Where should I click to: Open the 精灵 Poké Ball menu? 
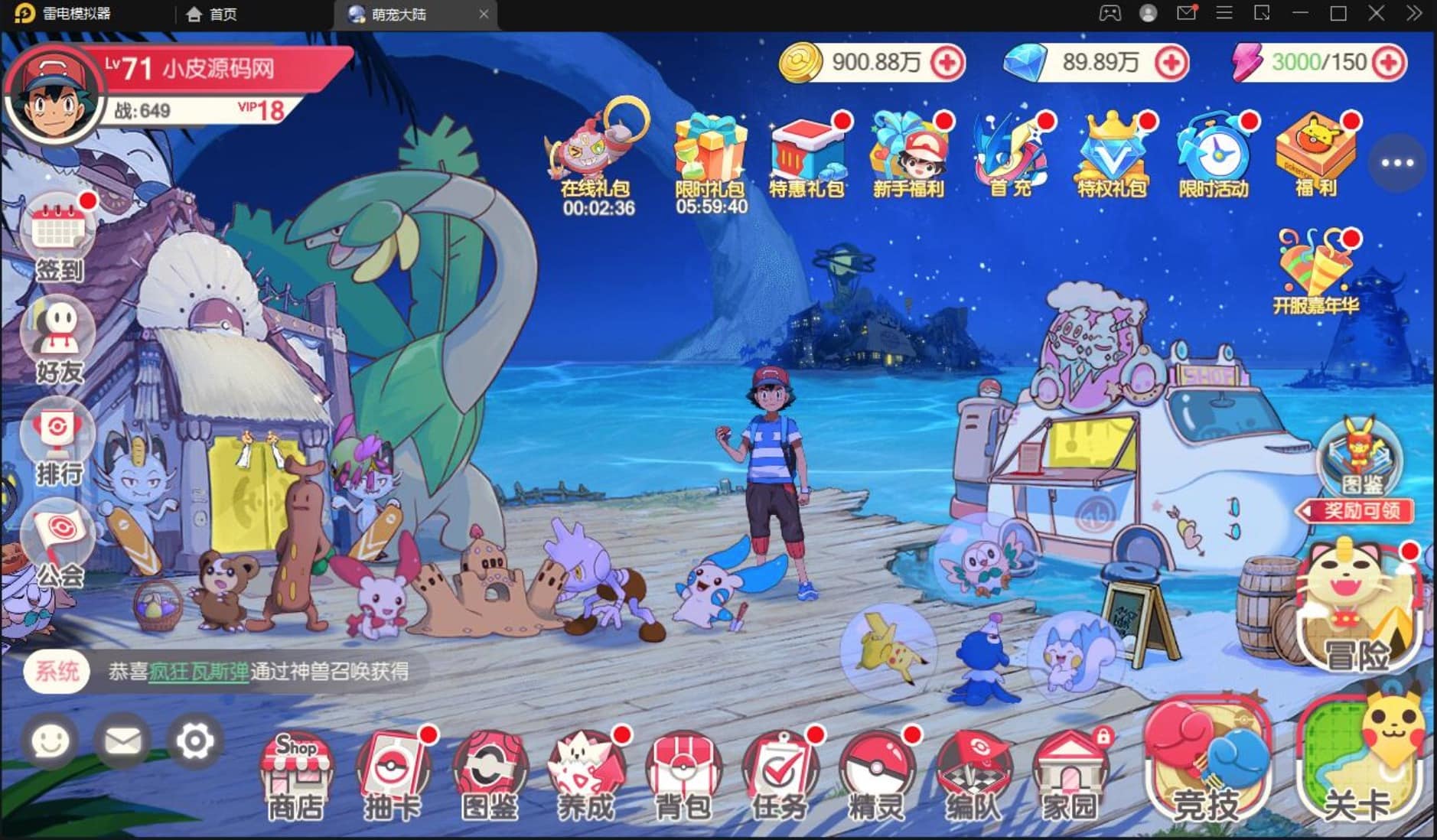[x=876, y=775]
